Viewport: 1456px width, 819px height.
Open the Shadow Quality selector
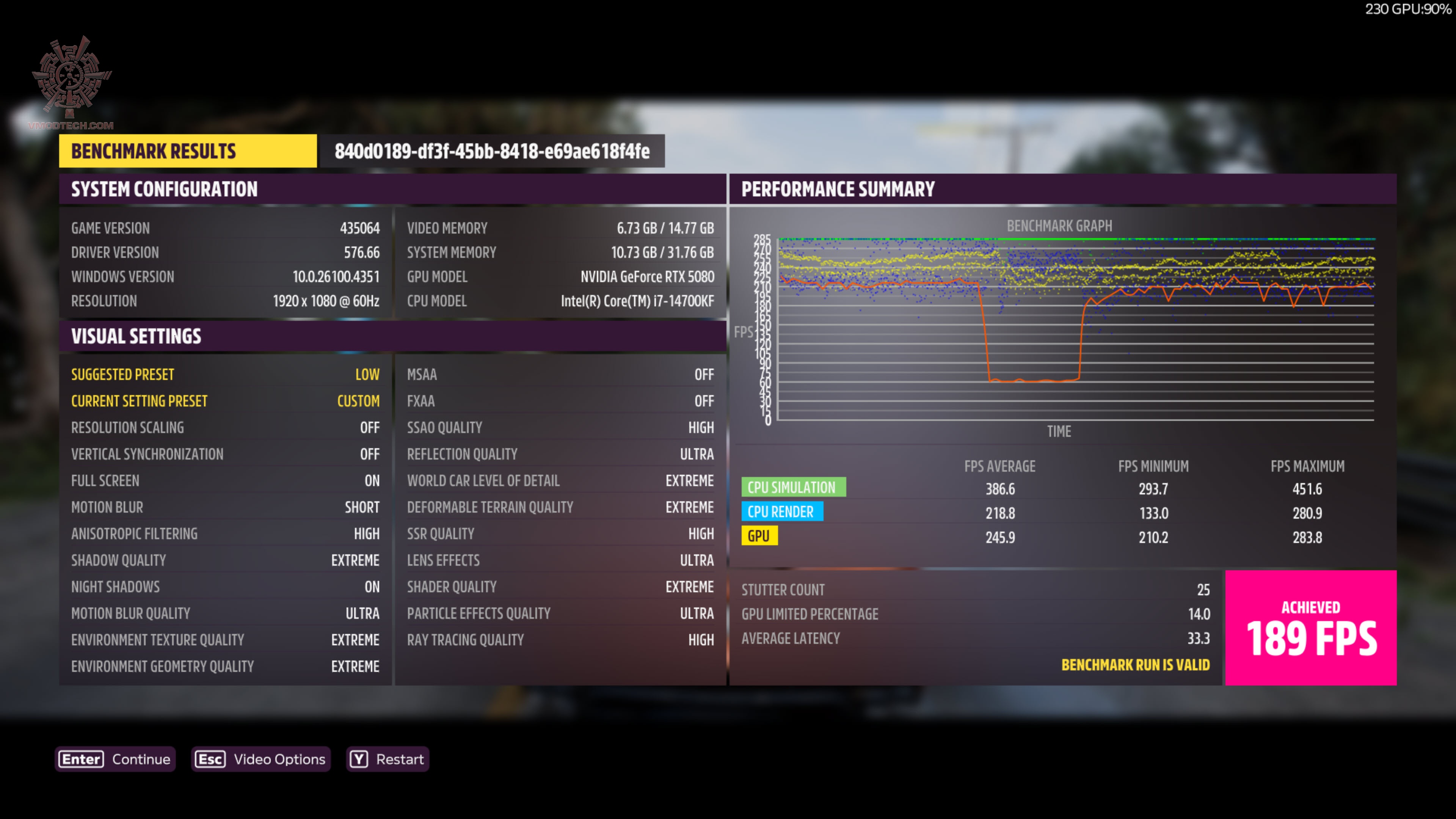pyautogui.click(x=226, y=560)
